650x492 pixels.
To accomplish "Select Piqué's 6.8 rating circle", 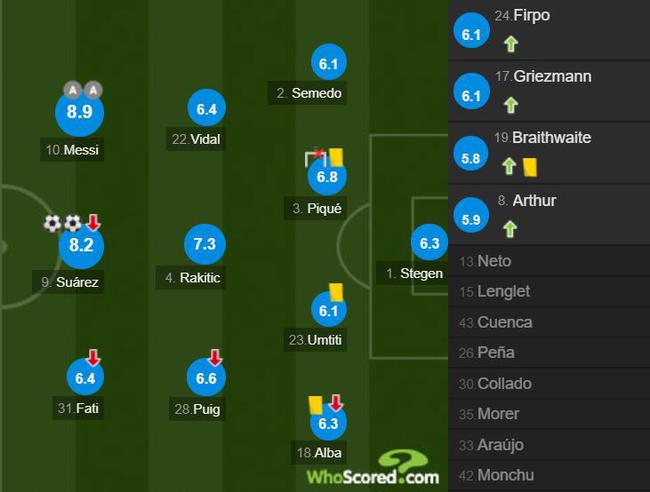I will coord(327,178).
